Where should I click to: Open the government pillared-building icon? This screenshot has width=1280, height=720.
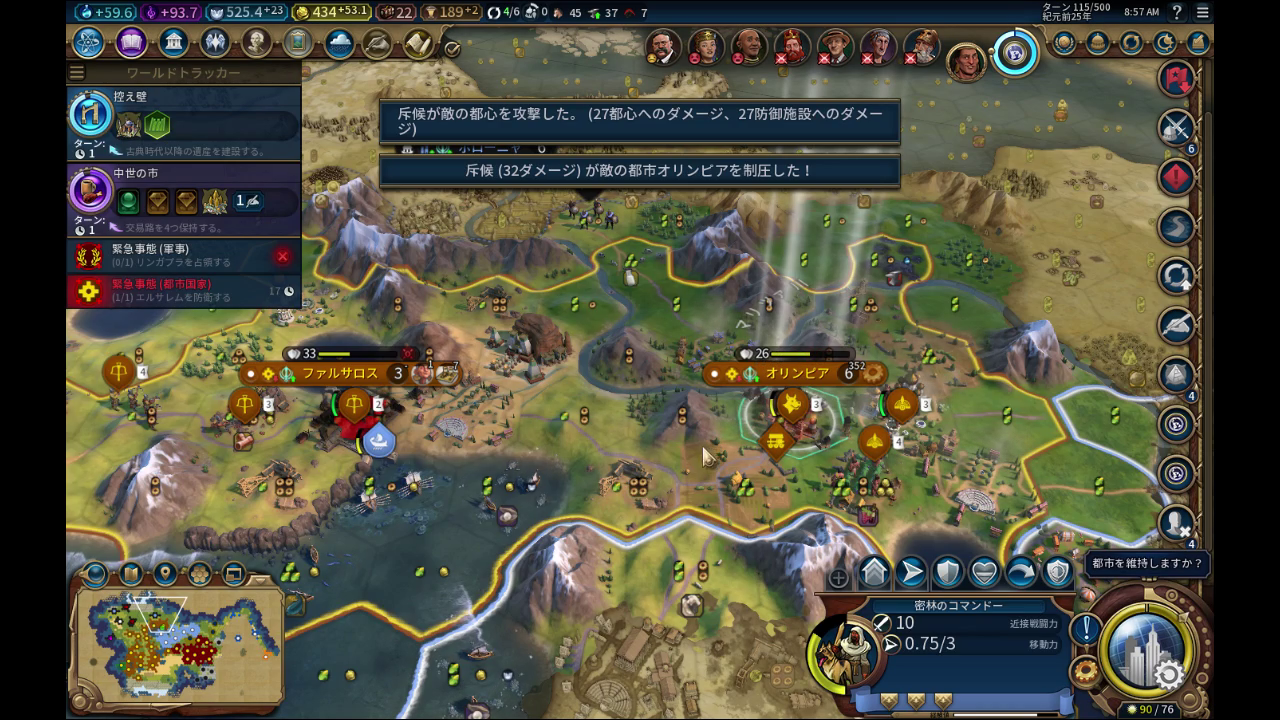click(x=173, y=43)
